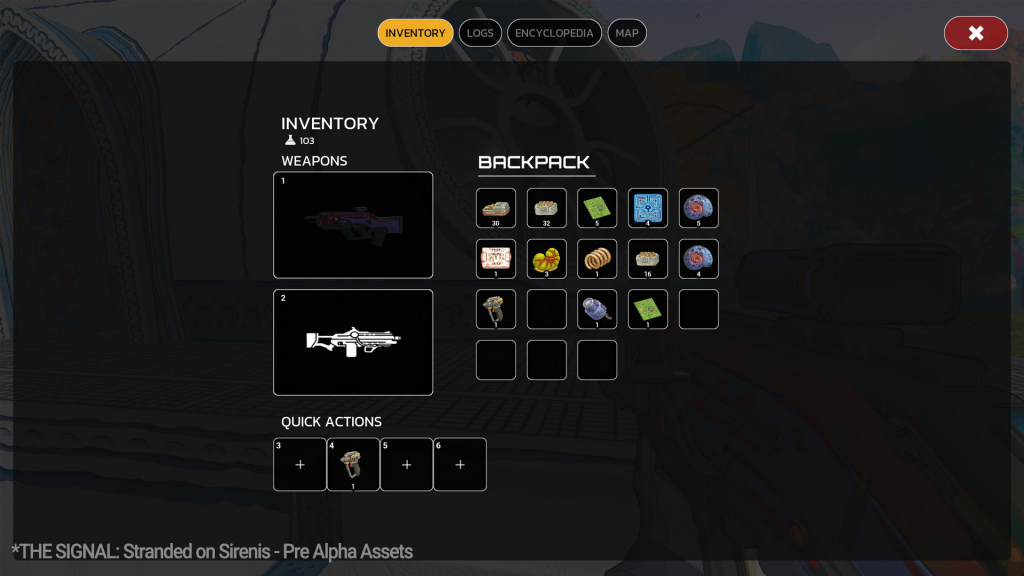The width and height of the screenshot is (1024, 576).
Task: Switch to the Inventory tab
Action: 415,33
